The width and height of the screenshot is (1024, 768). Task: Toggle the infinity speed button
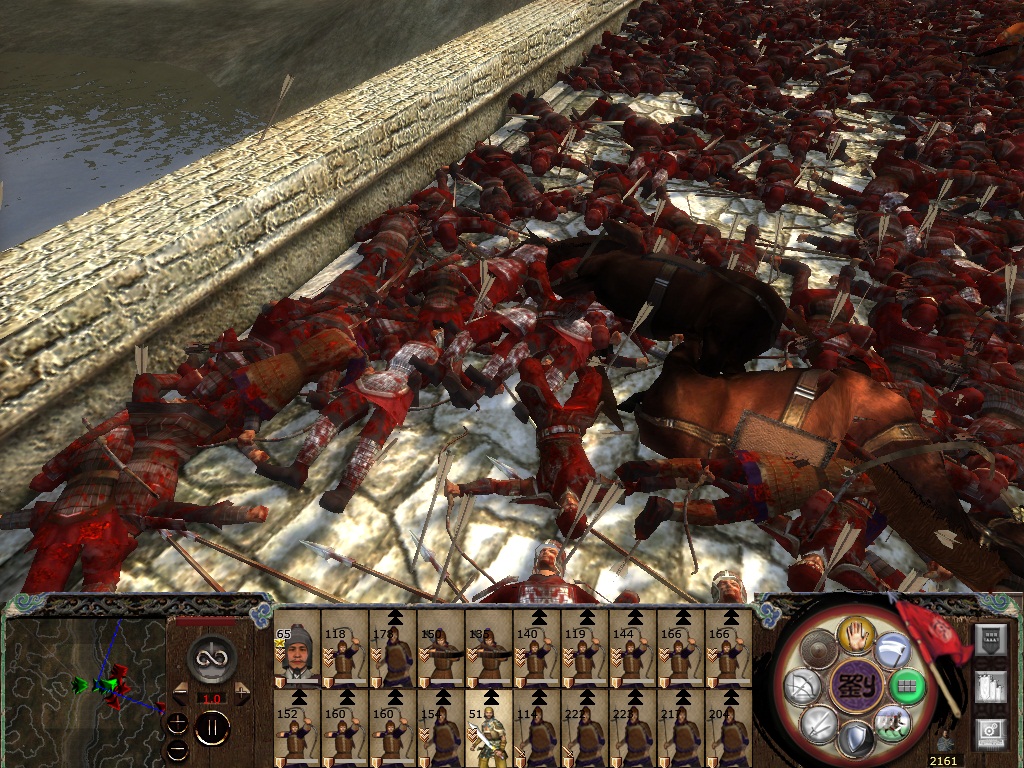(x=211, y=657)
